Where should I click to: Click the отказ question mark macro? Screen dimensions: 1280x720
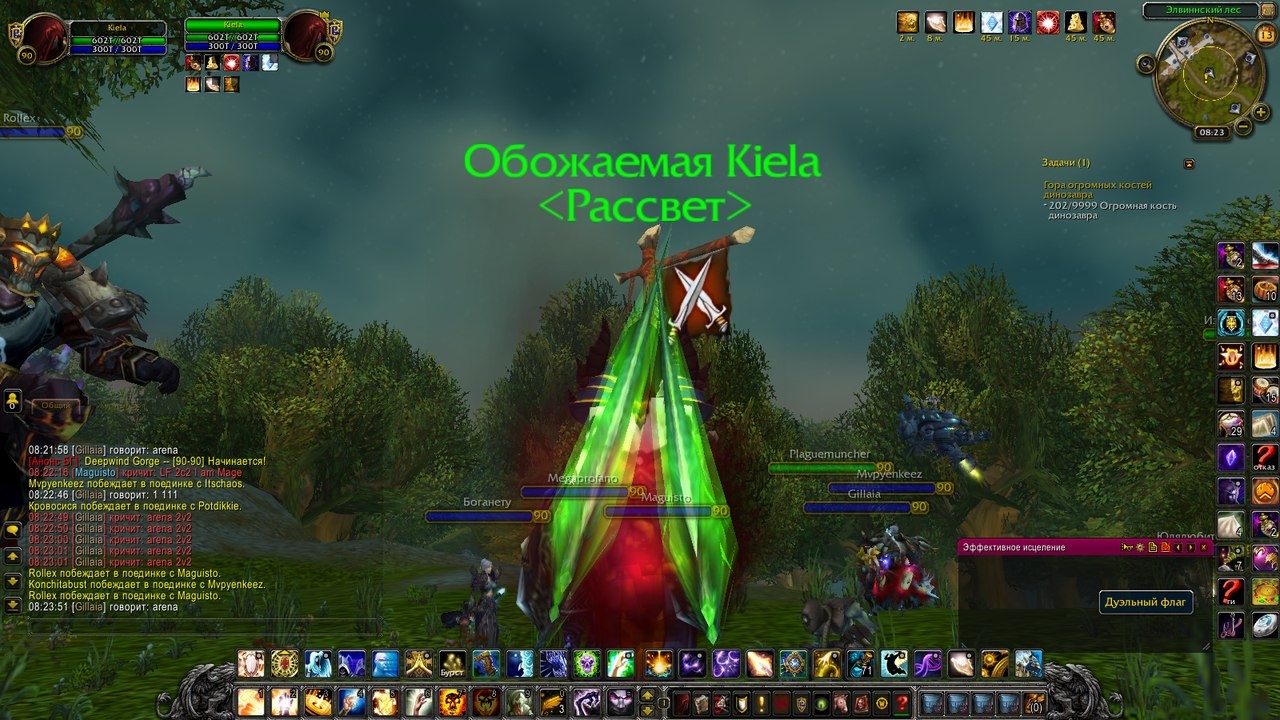pyautogui.click(x=1265, y=457)
